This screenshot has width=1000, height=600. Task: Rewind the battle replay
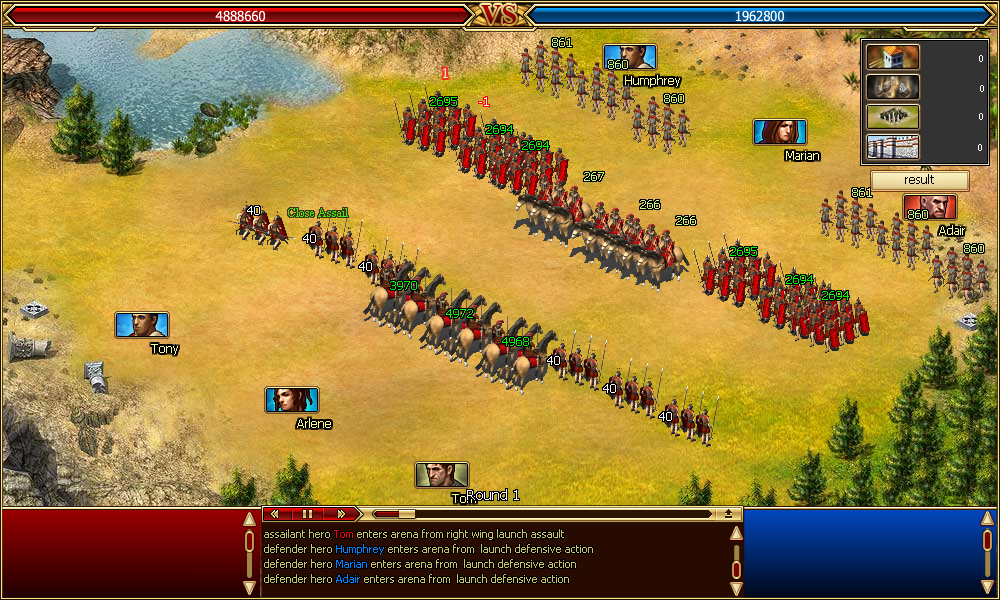click(x=274, y=514)
